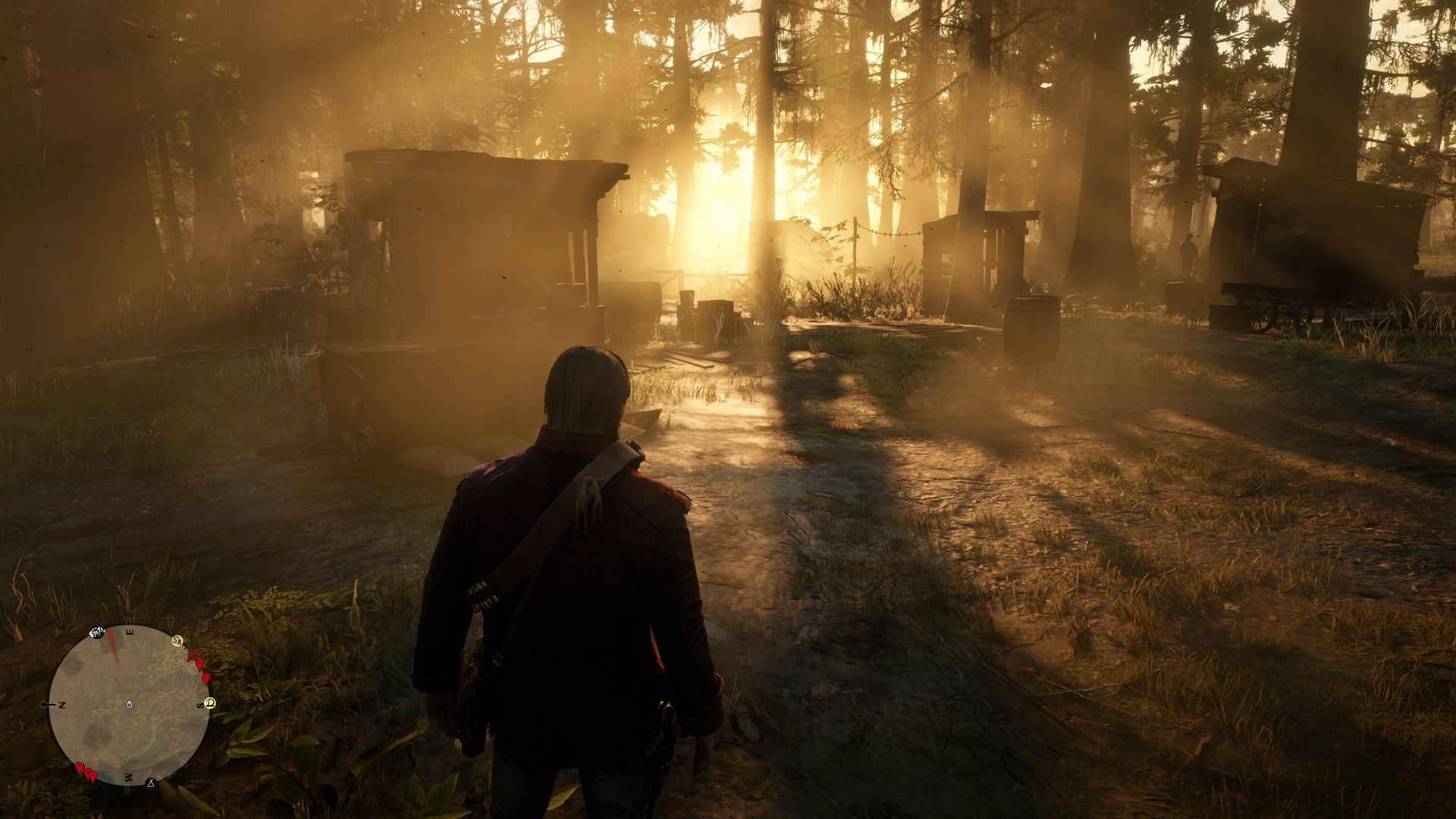Choose the black-and-white icon at minimap top edge
Screen dimensions: 1456x819
97,632
